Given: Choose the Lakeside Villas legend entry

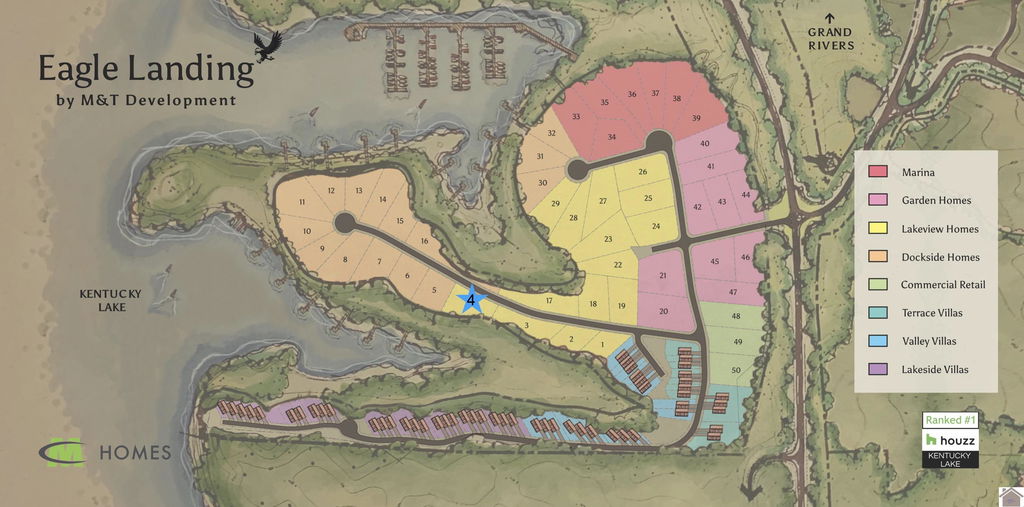Looking at the screenshot, I should point(934,369).
